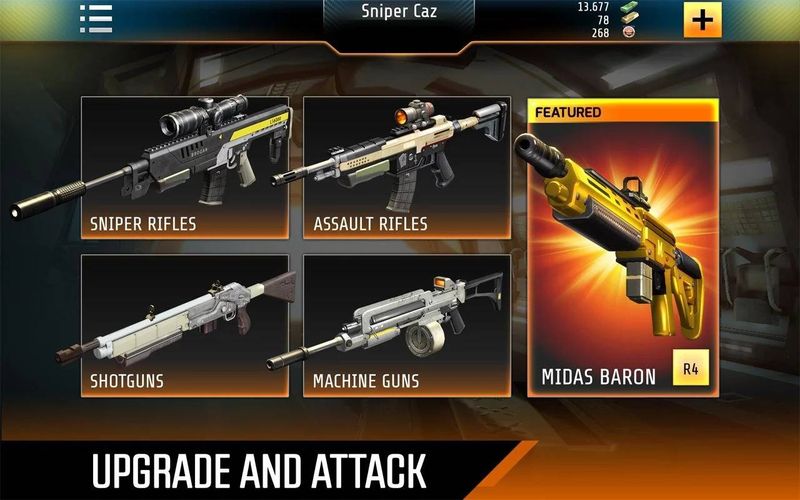This screenshot has height=500, width=800.
Task: Browse the Machine Guns category
Action: click(407, 326)
